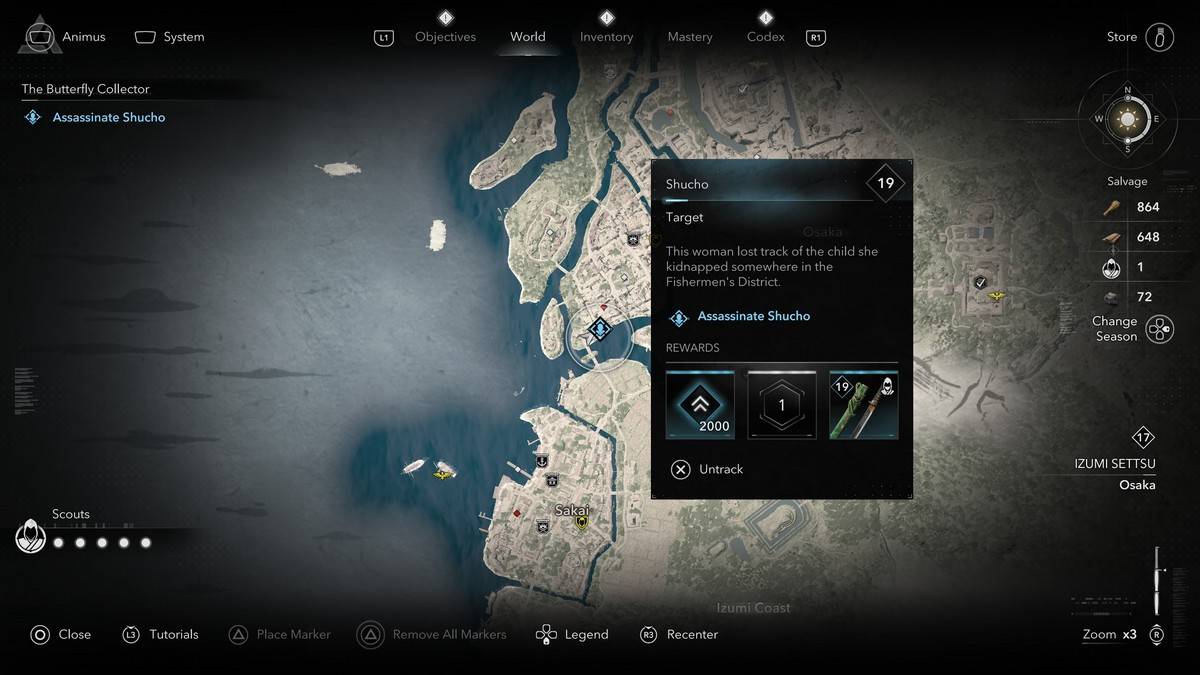Show the map Legend
The height and width of the screenshot is (675, 1200).
573,634
